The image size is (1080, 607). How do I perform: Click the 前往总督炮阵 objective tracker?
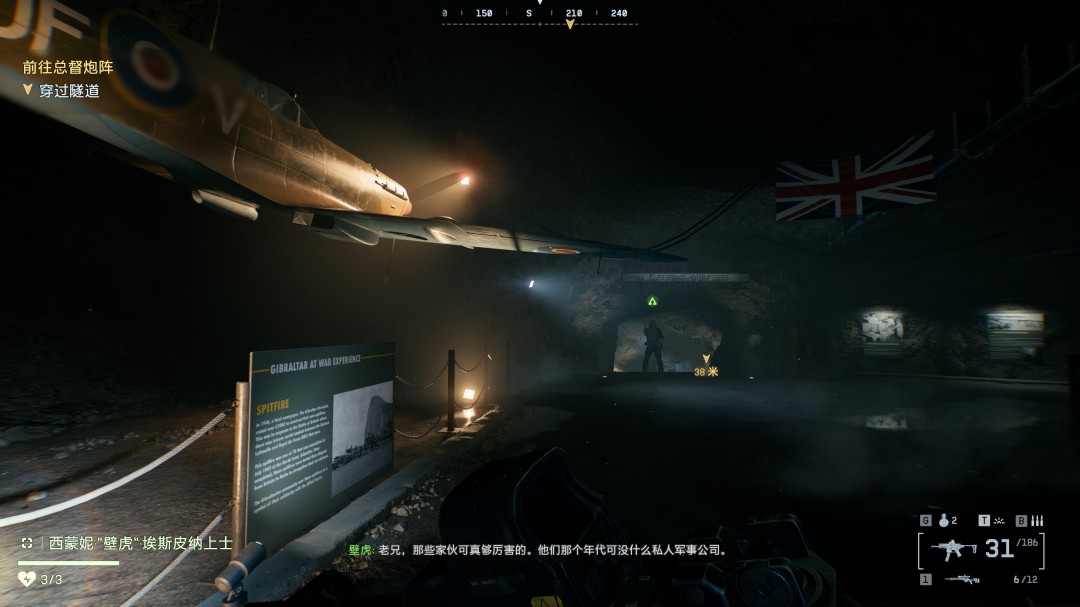click(x=68, y=68)
